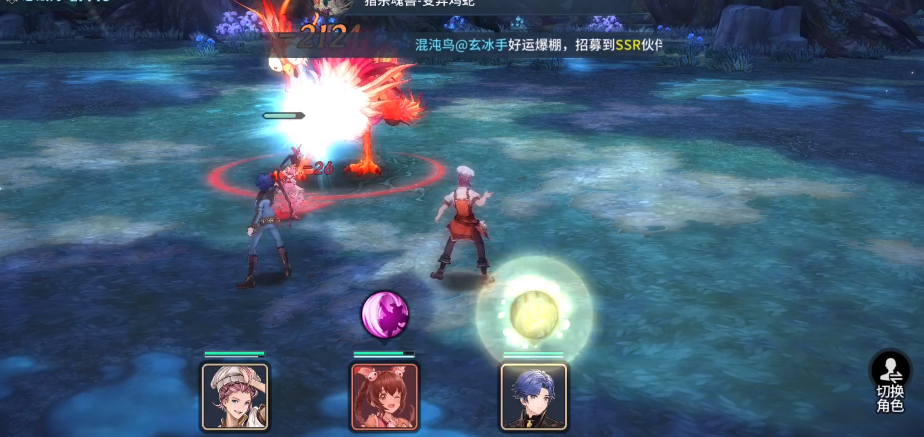
Task: Tap the 切换角色 switch character button
Action: pos(890,382)
